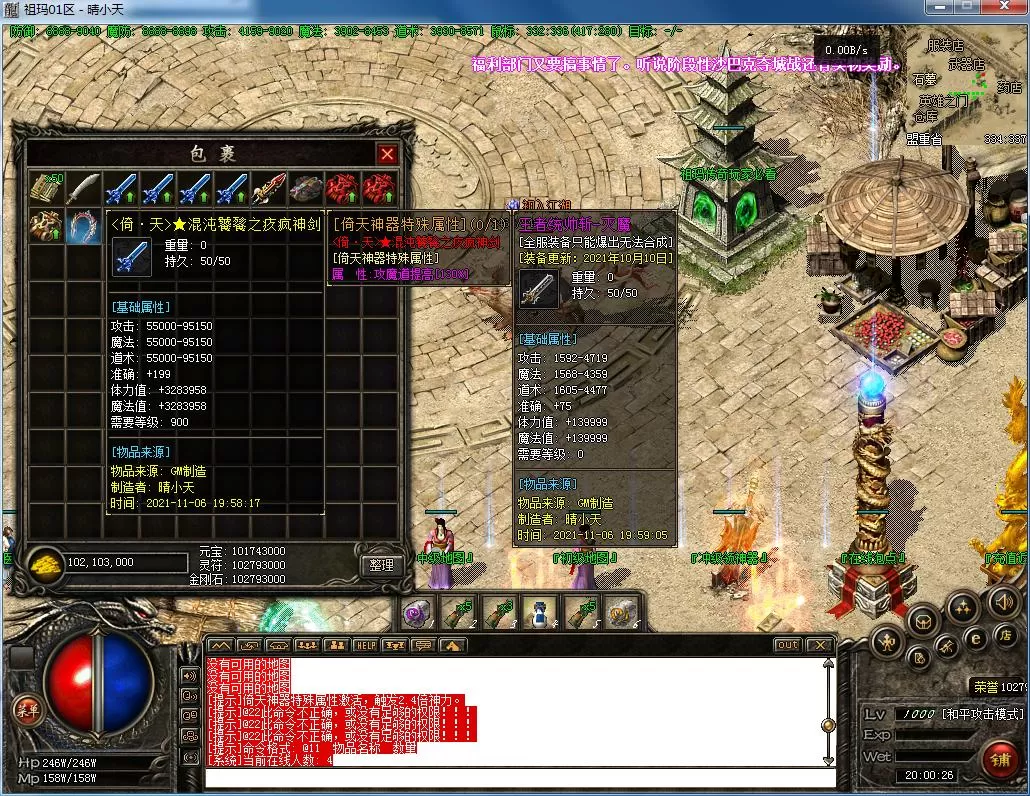Open the round 店 shop button

point(1004,634)
